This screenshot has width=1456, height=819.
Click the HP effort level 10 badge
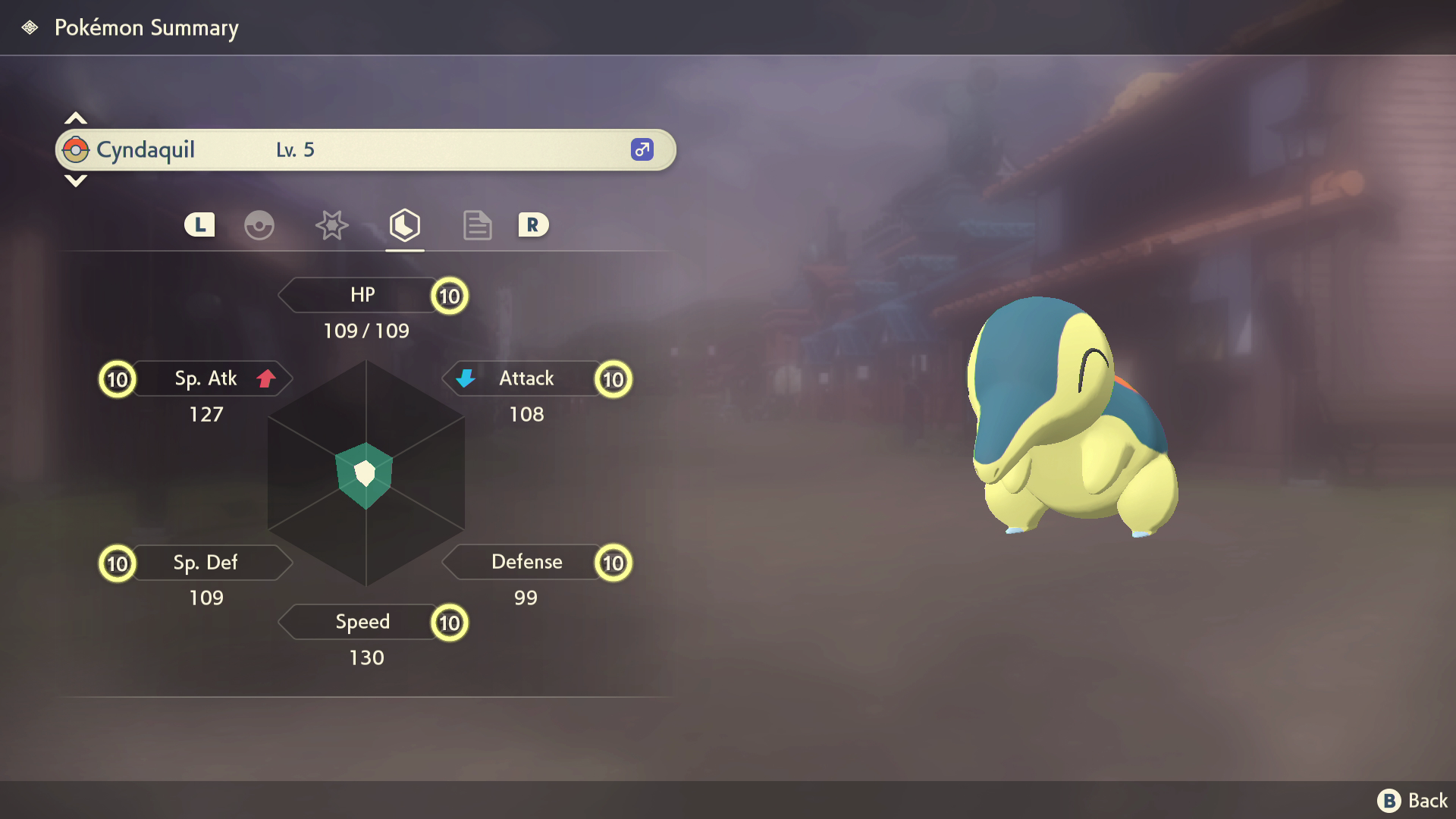click(x=450, y=296)
